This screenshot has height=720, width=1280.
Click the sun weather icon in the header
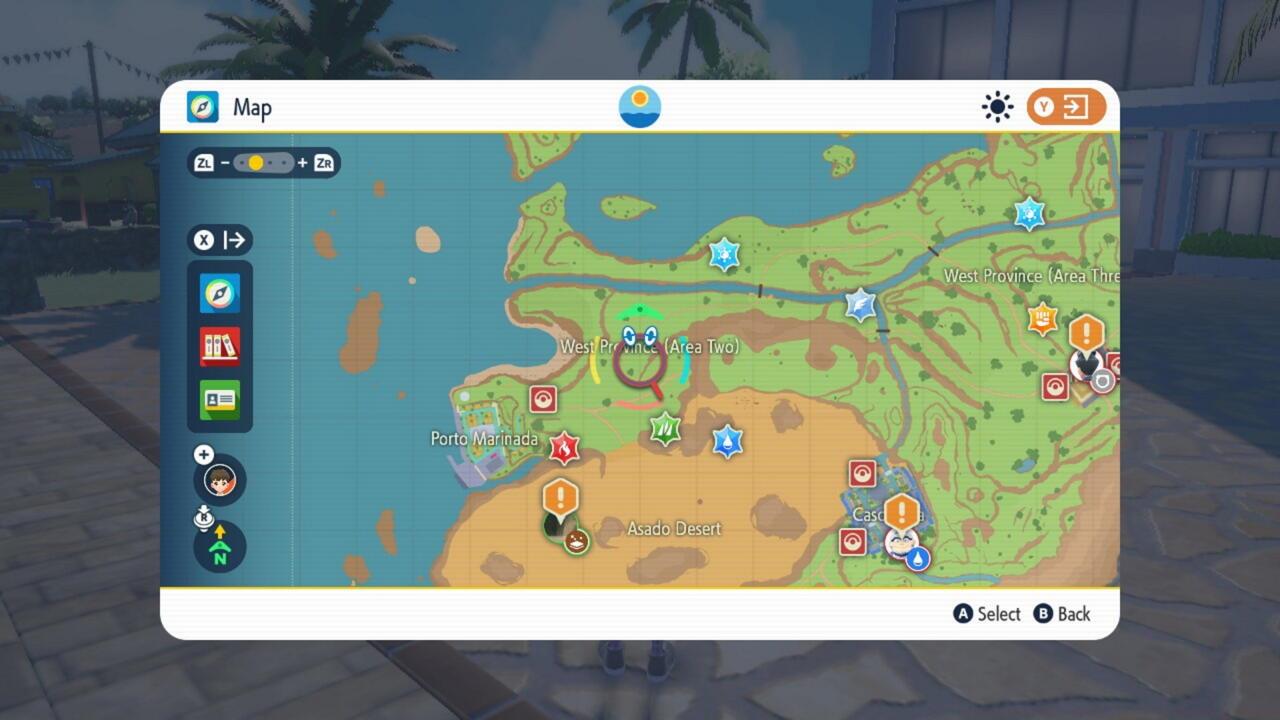pyautogui.click(x=997, y=107)
